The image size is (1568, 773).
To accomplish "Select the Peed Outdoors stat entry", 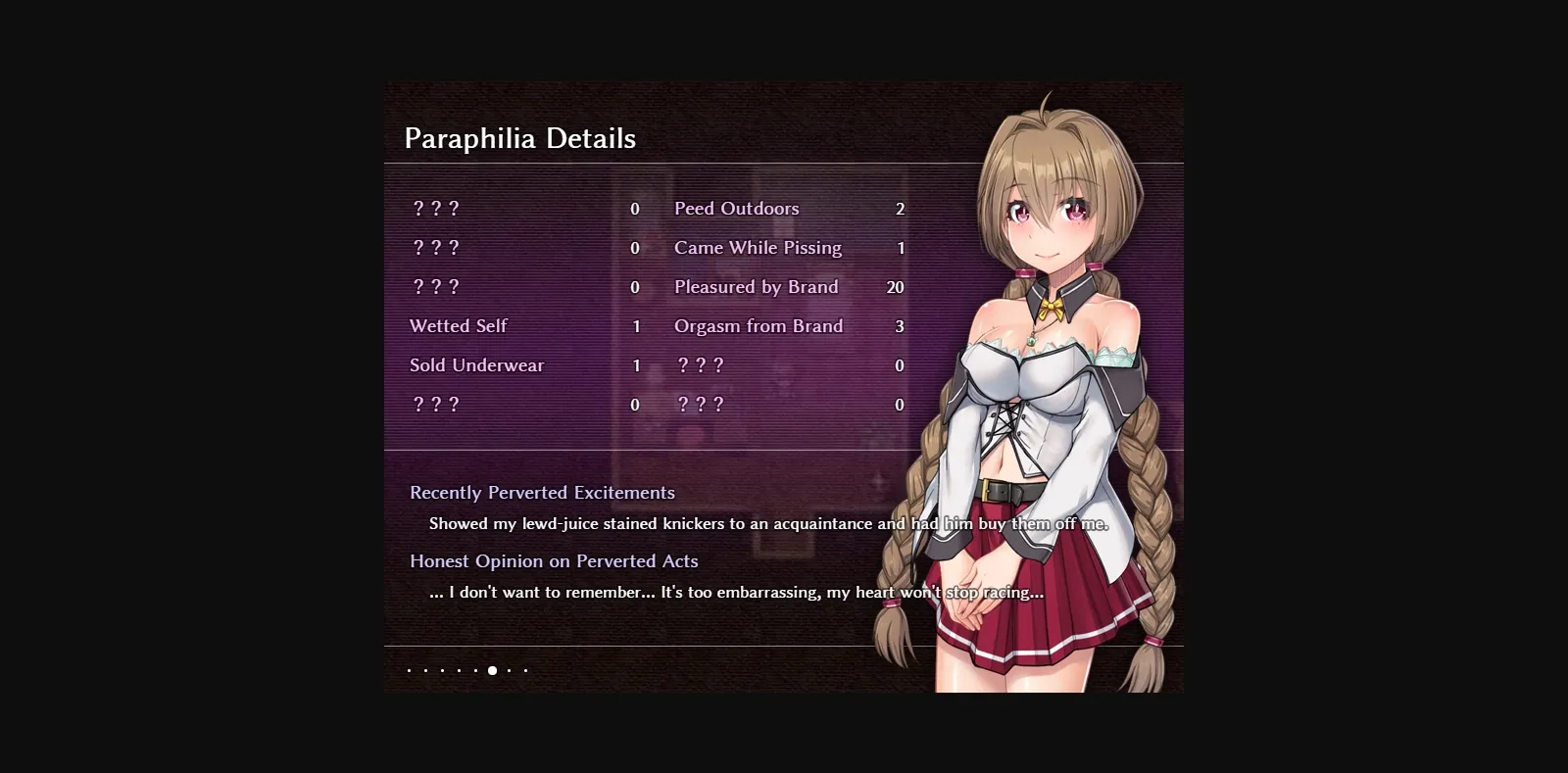I will point(735,208).
